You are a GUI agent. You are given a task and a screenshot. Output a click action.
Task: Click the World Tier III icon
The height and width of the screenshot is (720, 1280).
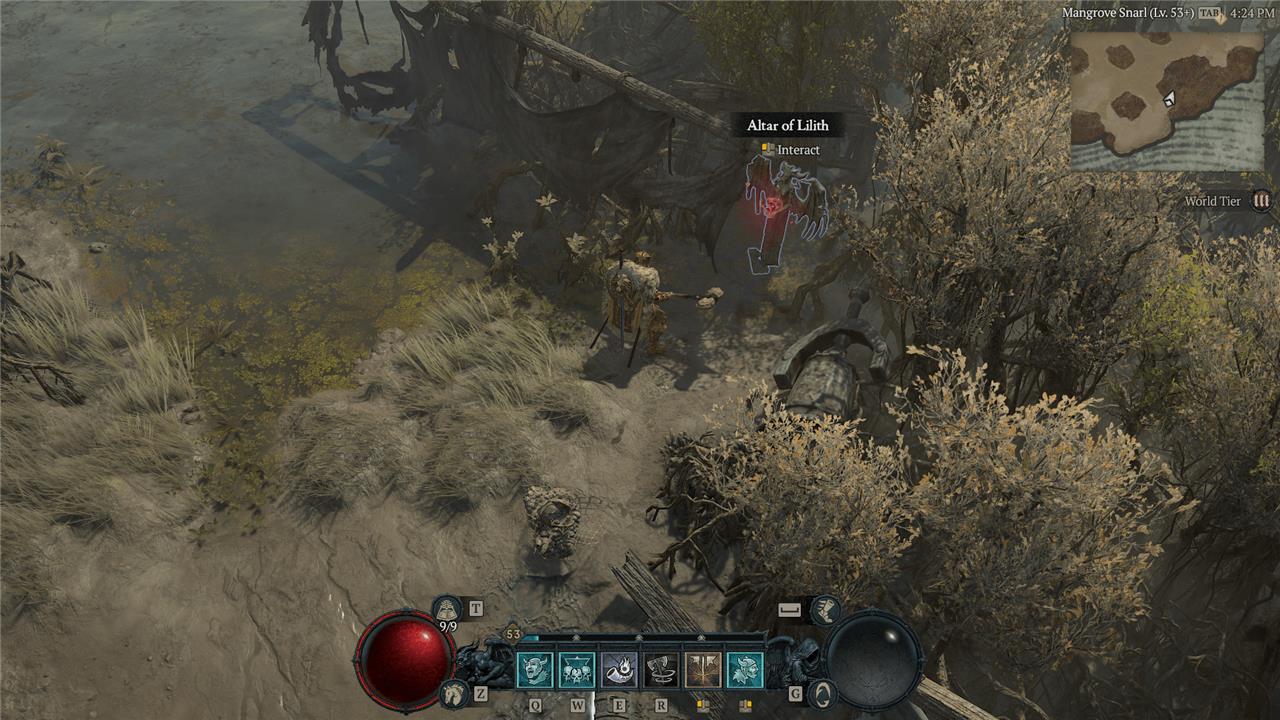click(1262, 201)
